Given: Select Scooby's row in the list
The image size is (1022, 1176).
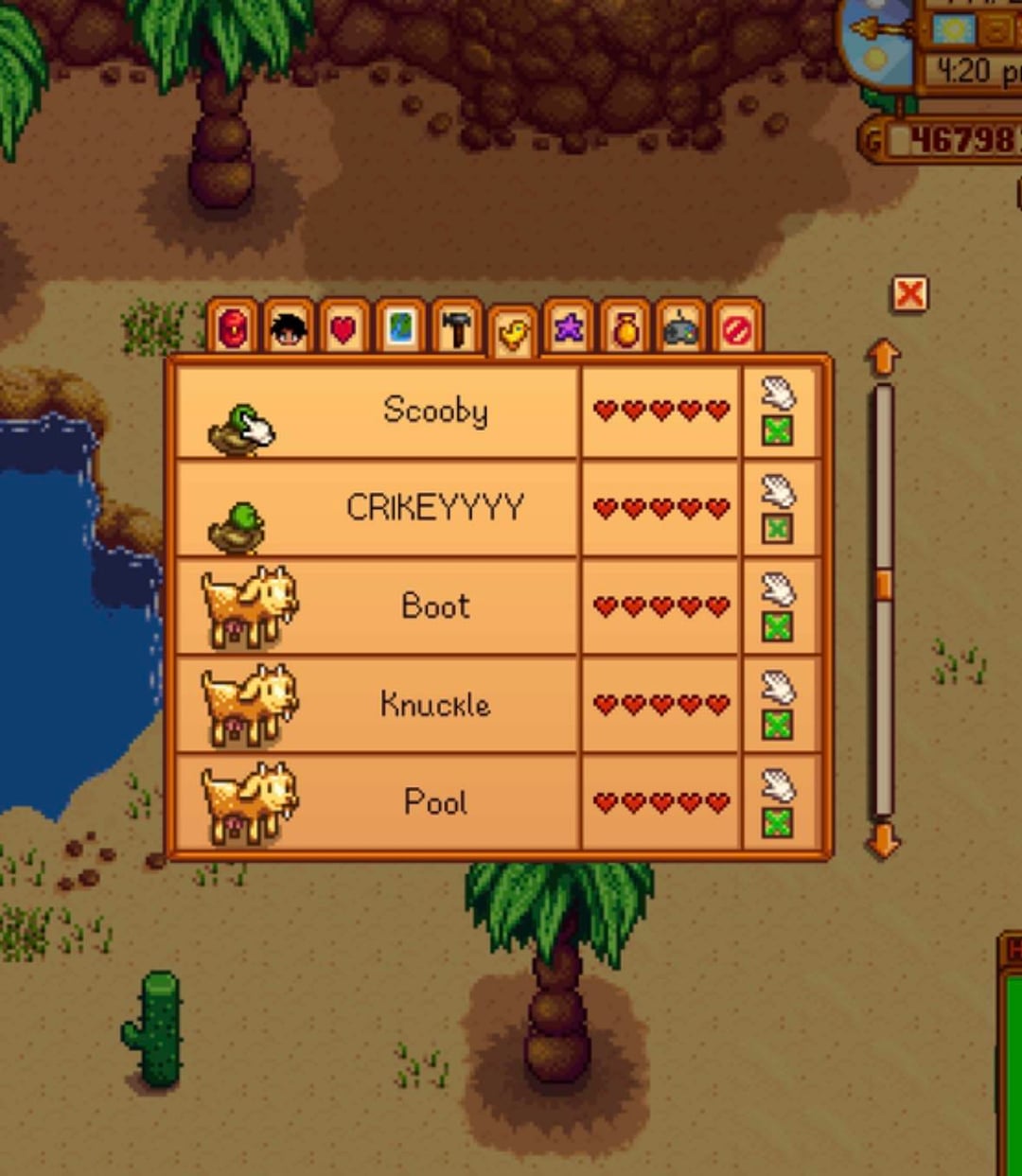Looking at the screenshot, I should pyautogui.click(x=435, y=411).
